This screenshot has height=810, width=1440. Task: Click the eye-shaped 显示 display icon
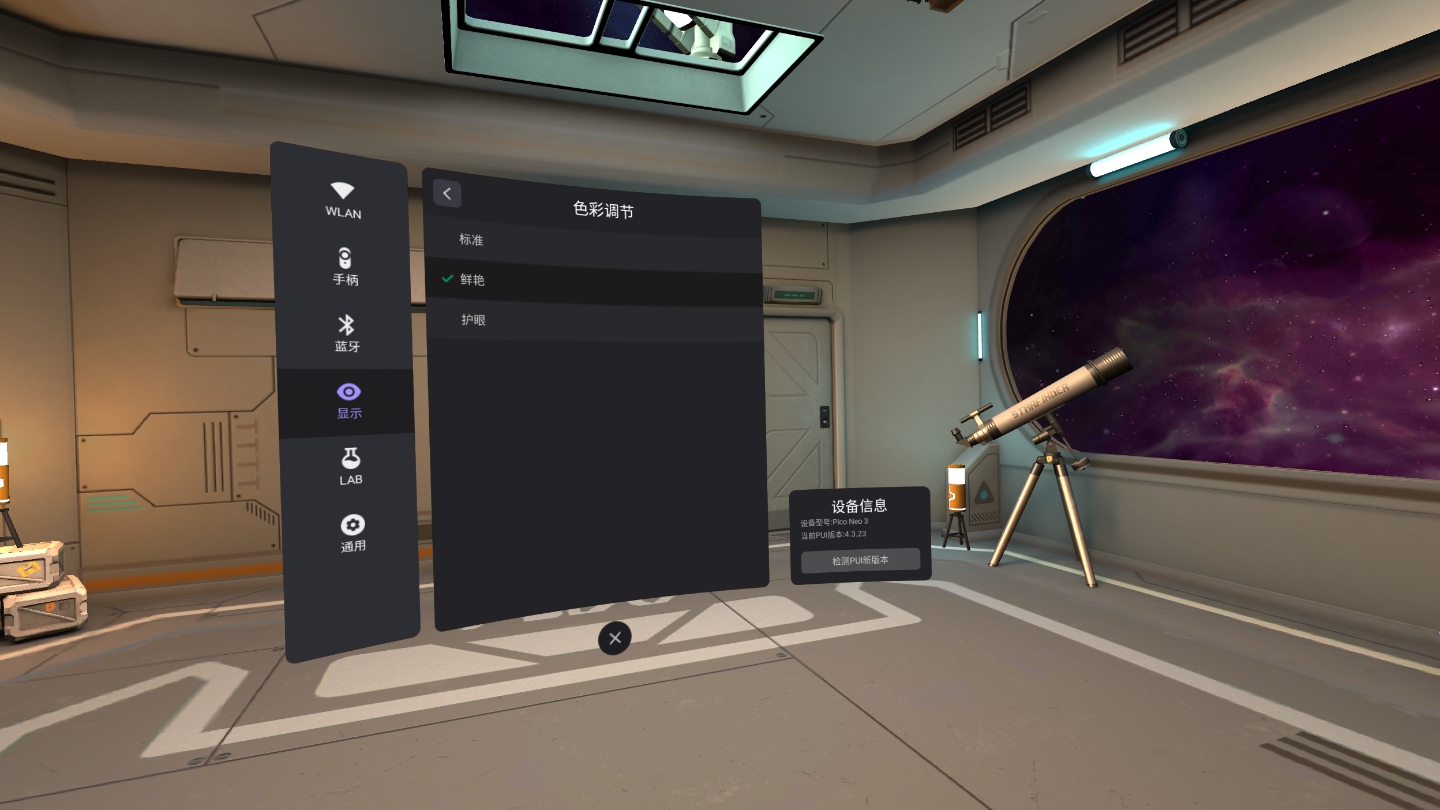point(348,392)
